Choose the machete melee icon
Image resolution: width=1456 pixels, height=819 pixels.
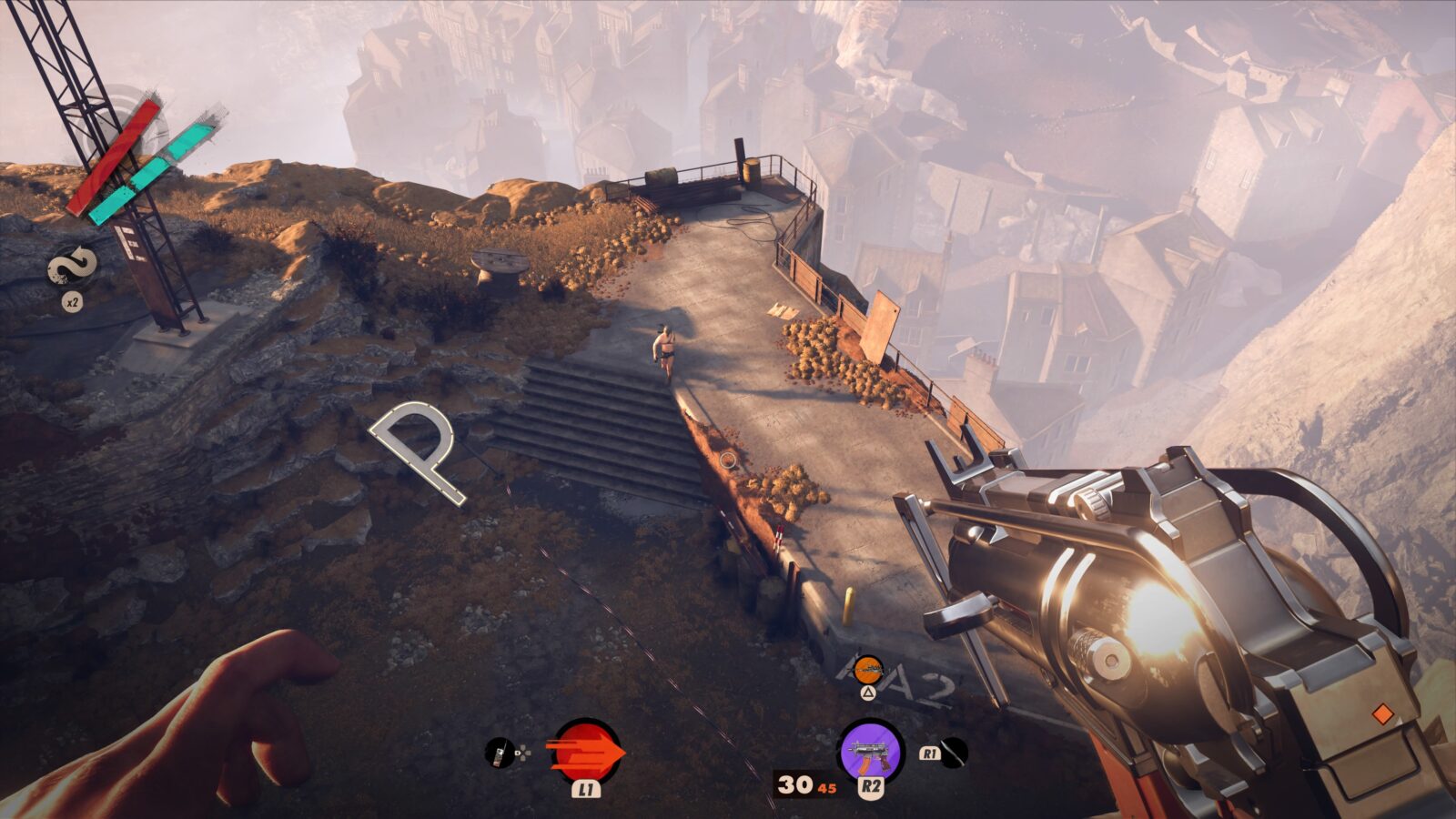click(954, 752)
